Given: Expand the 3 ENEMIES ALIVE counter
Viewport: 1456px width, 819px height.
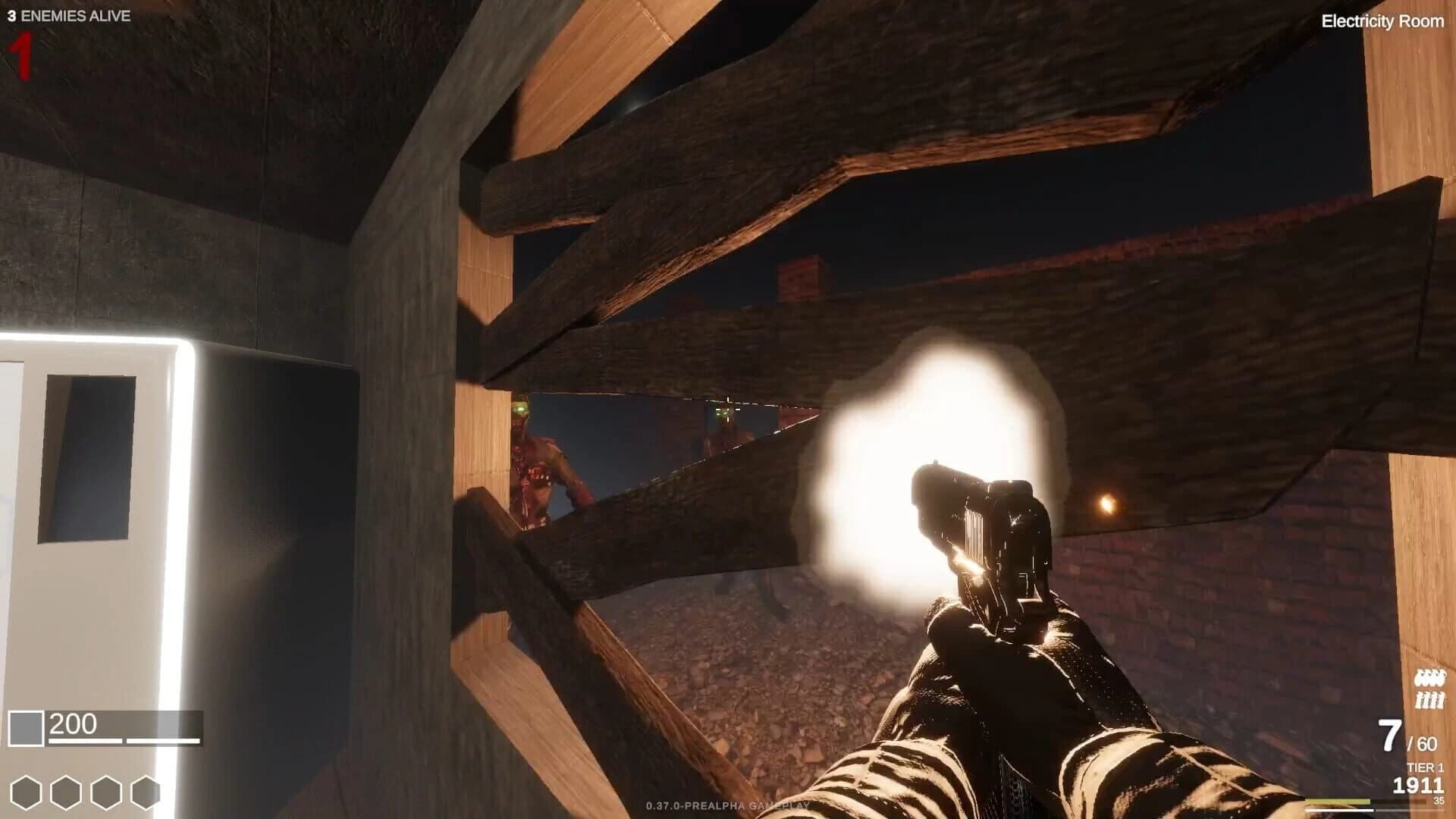Looking at the screenshot, I should click(70, 15).
